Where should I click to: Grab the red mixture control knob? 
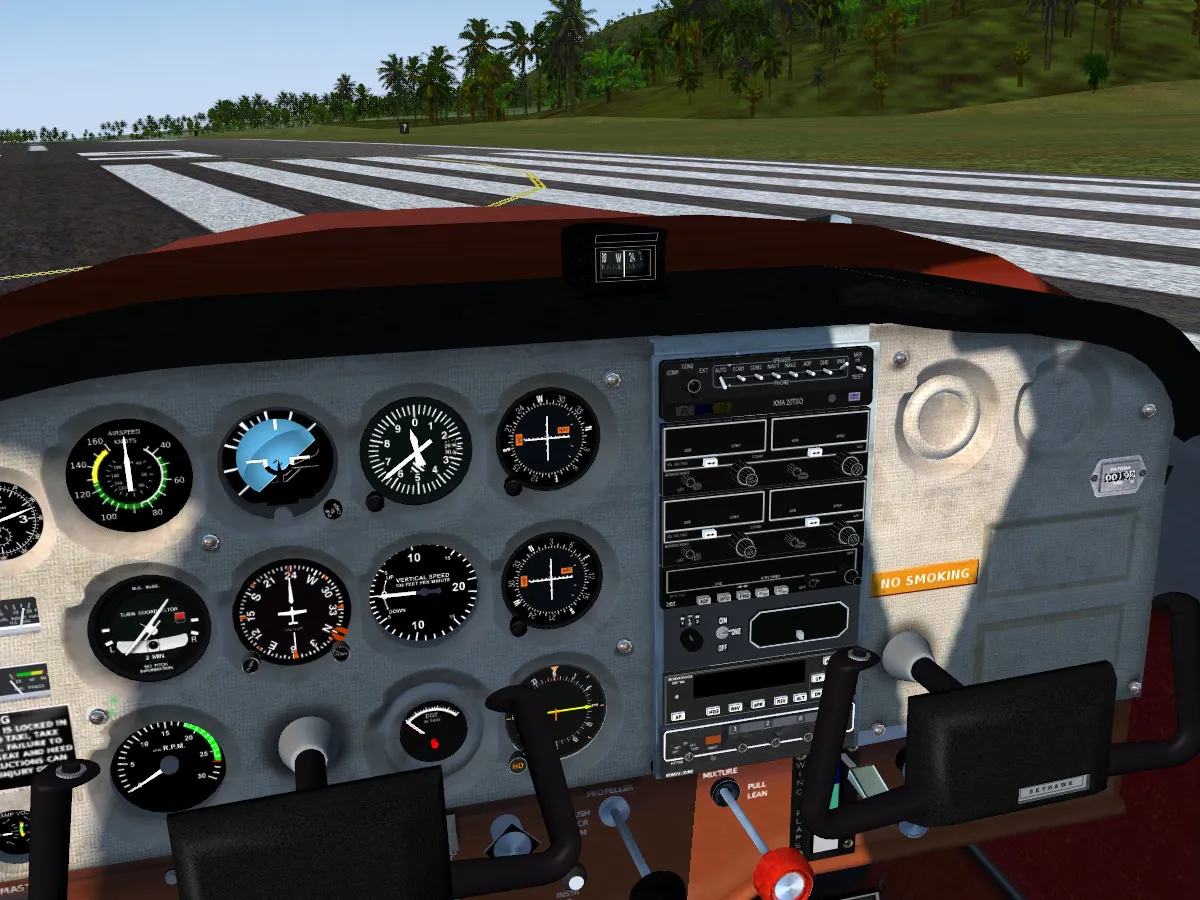783,872
